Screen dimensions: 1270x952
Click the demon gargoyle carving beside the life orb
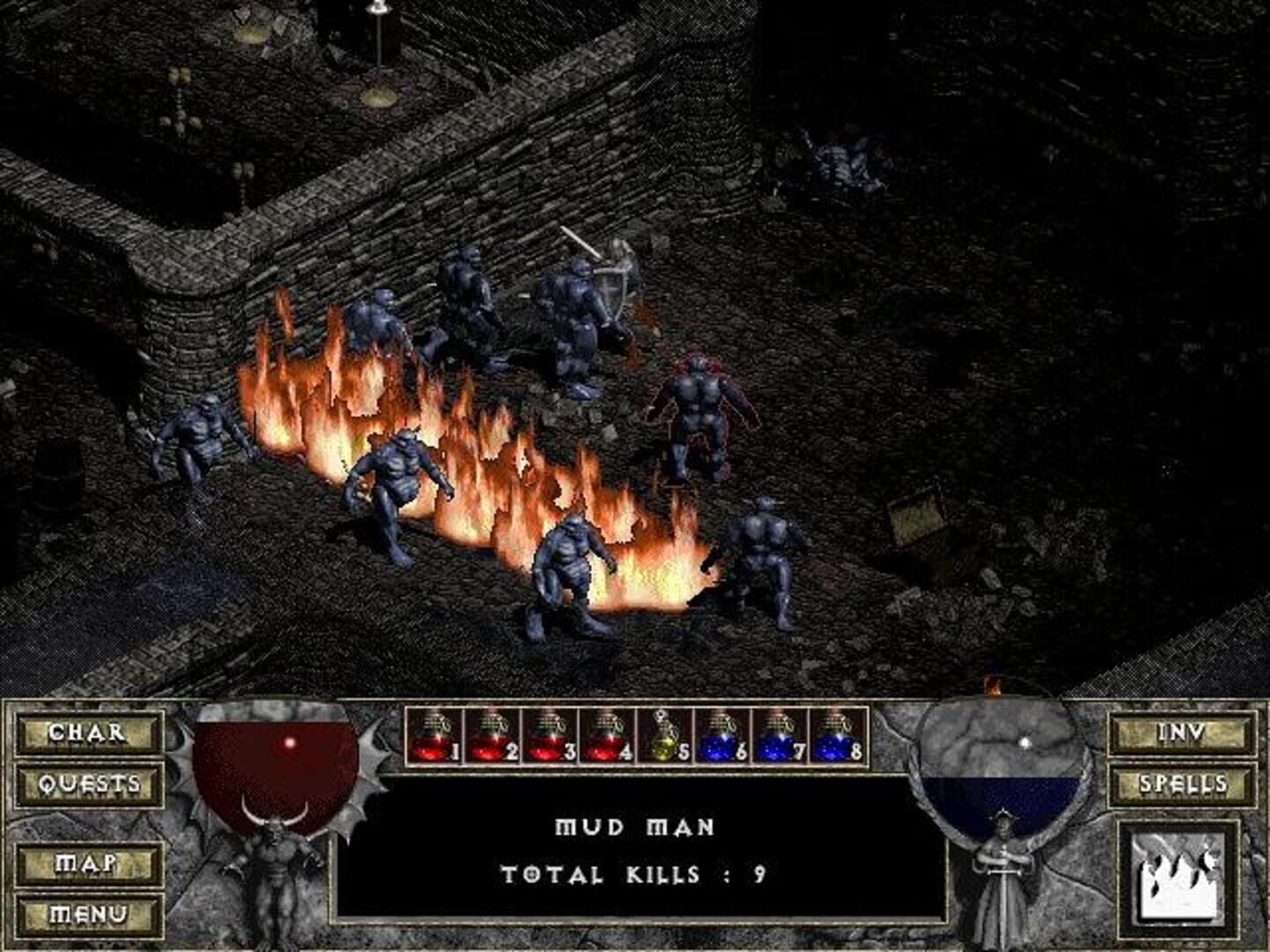(x=276, y=873)
